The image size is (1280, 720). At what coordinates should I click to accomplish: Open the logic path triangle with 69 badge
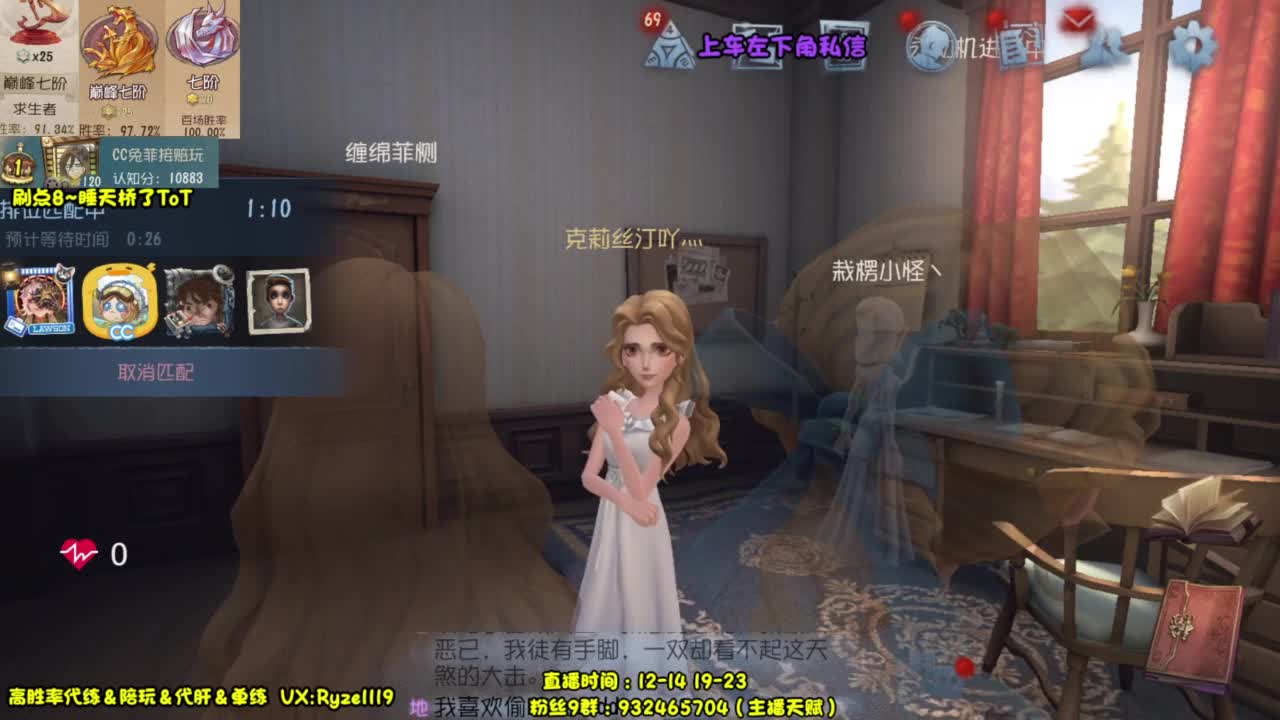(x=670, y=45)
